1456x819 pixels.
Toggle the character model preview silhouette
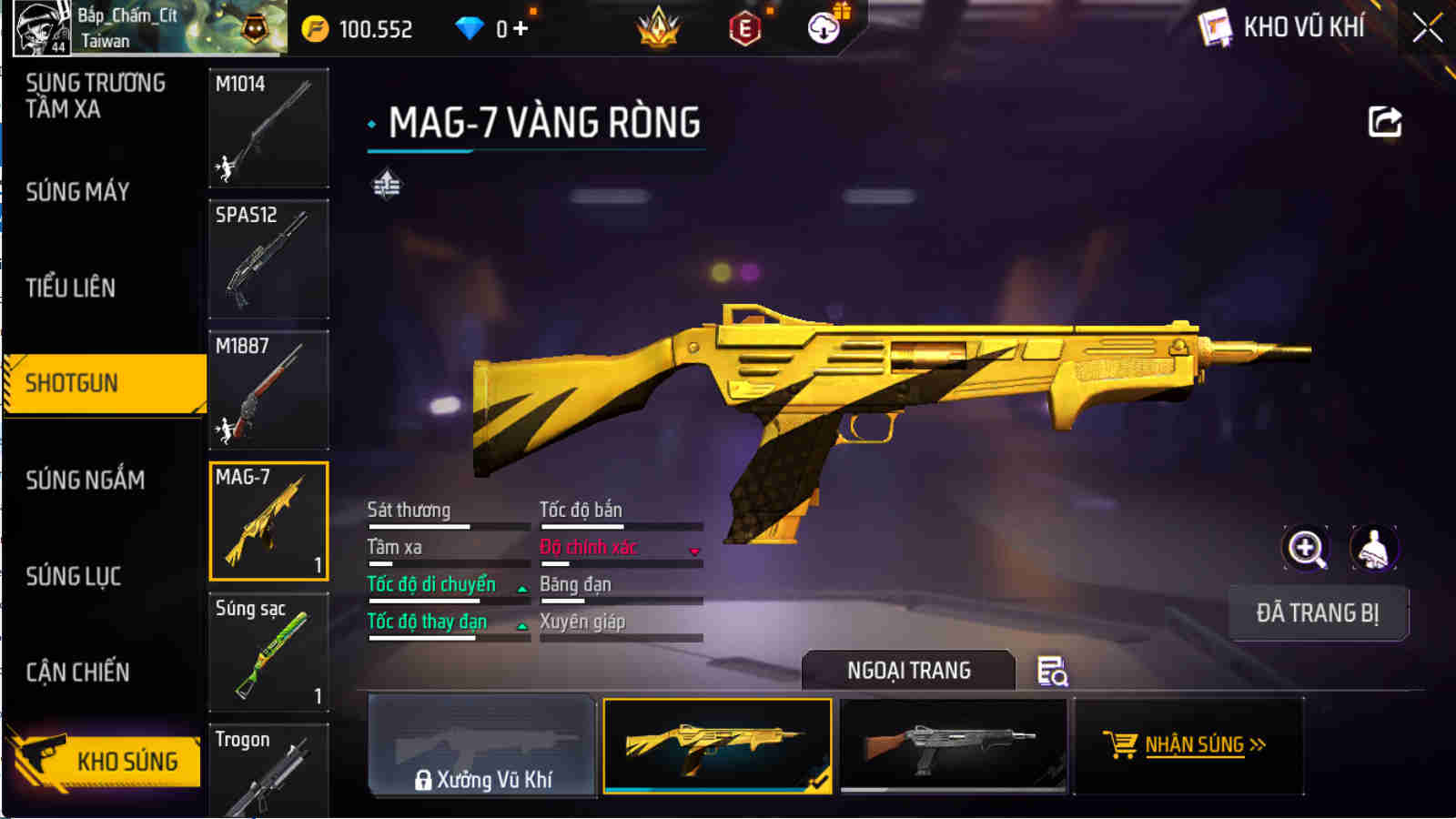click(1374, 549)
